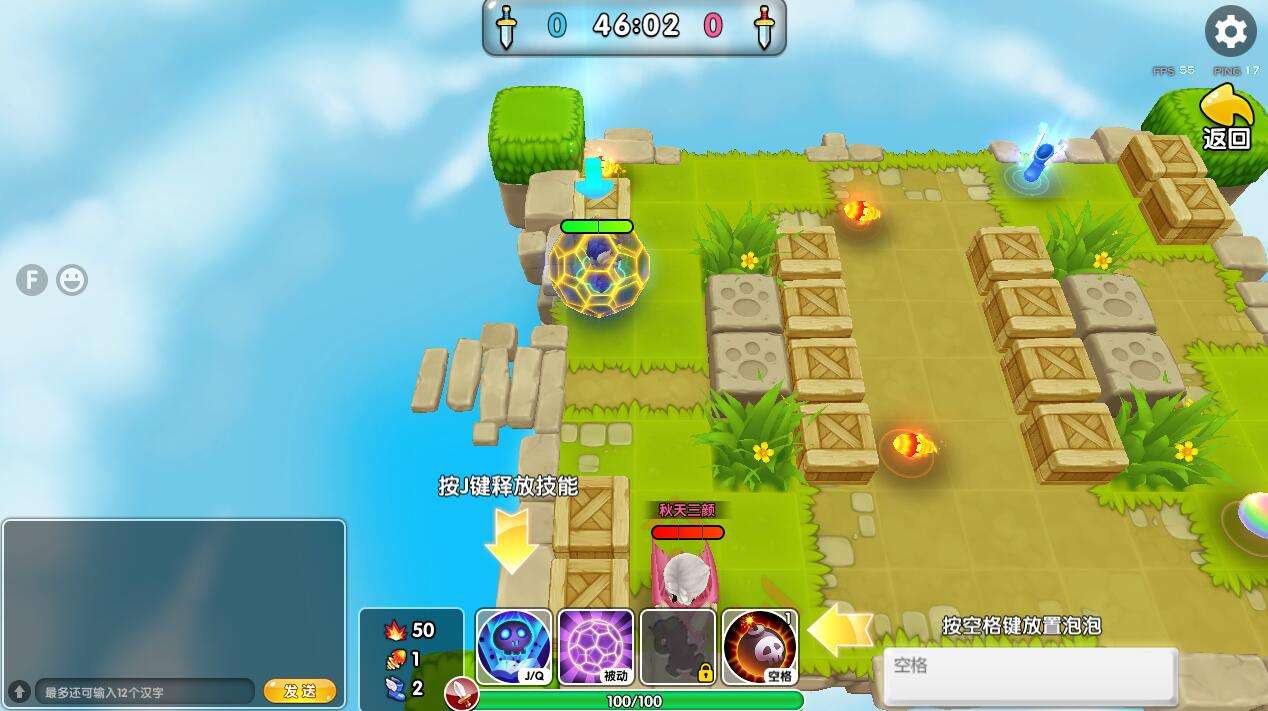Open the smiley emoji button
This screenshot has height=711, width=1268.
(72, 280)
